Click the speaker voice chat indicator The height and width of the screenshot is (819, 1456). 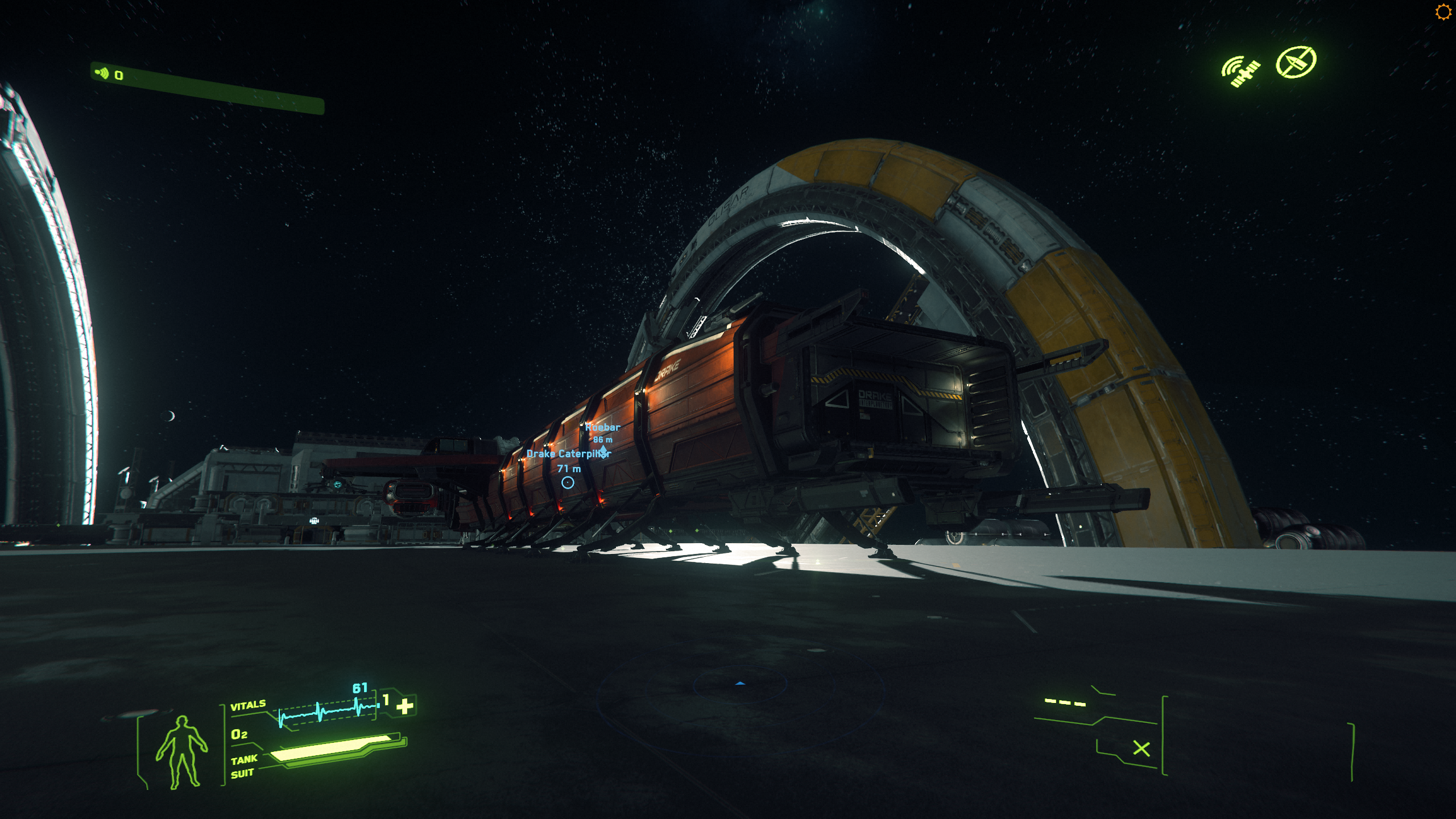[x=102, y=73]
